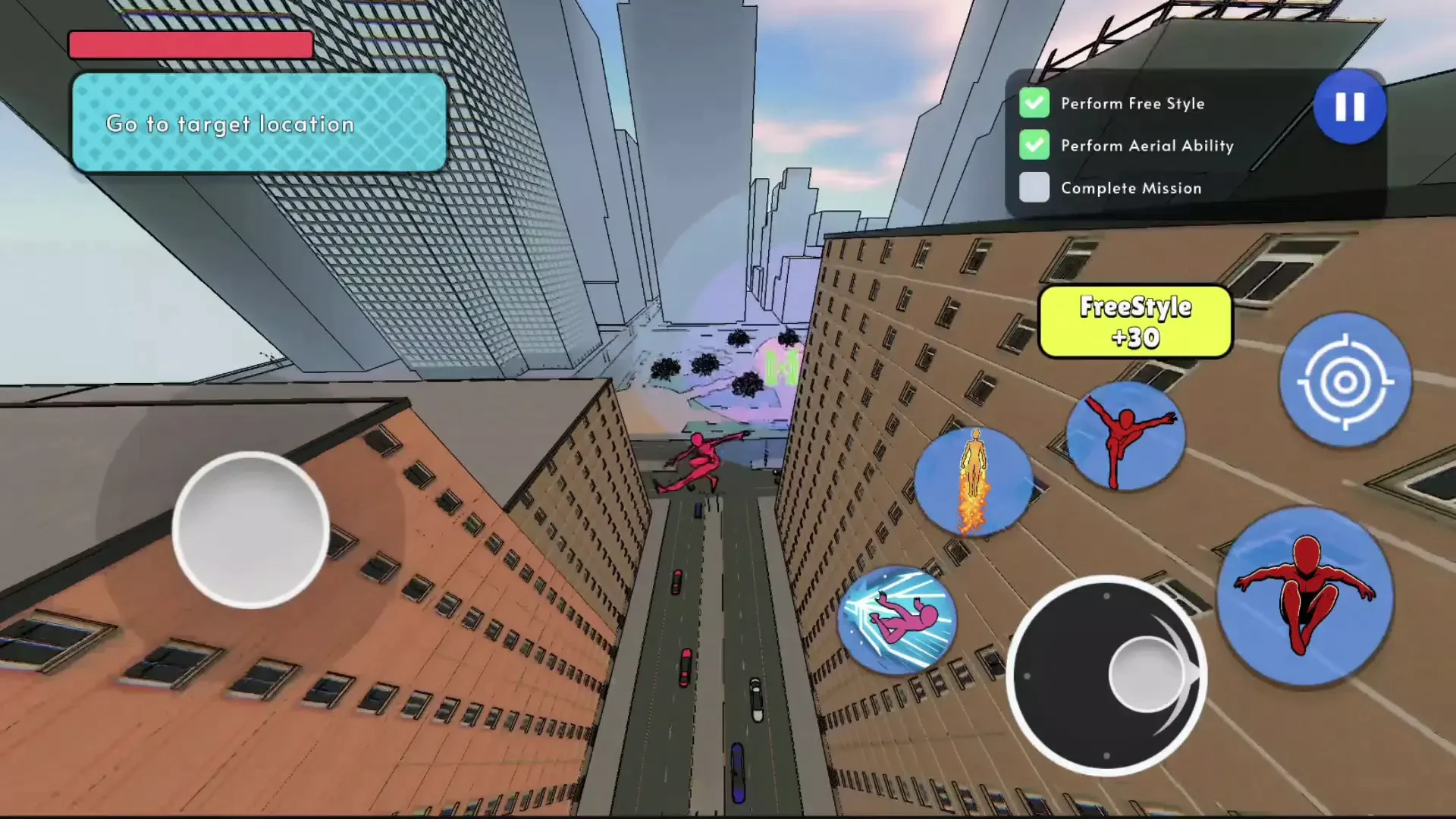Viewport: 1456px width, 819px height.
Task: Tap the white movement joystick knob
Action: pos(251,529)
